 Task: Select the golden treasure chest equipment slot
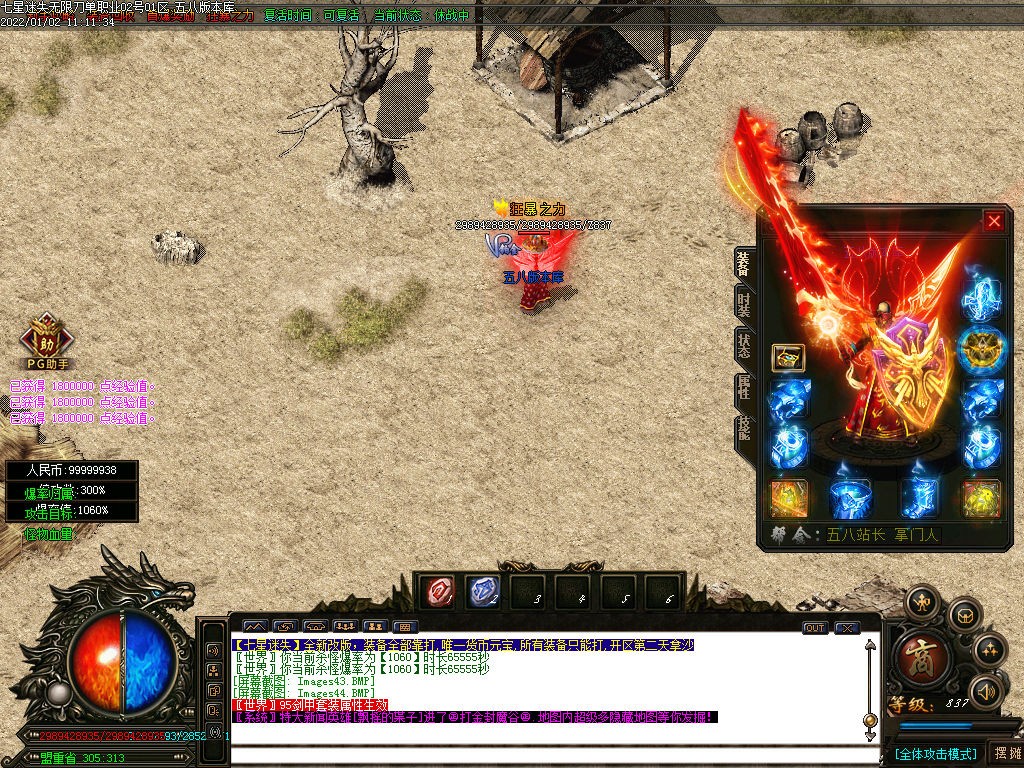(788, 358)
